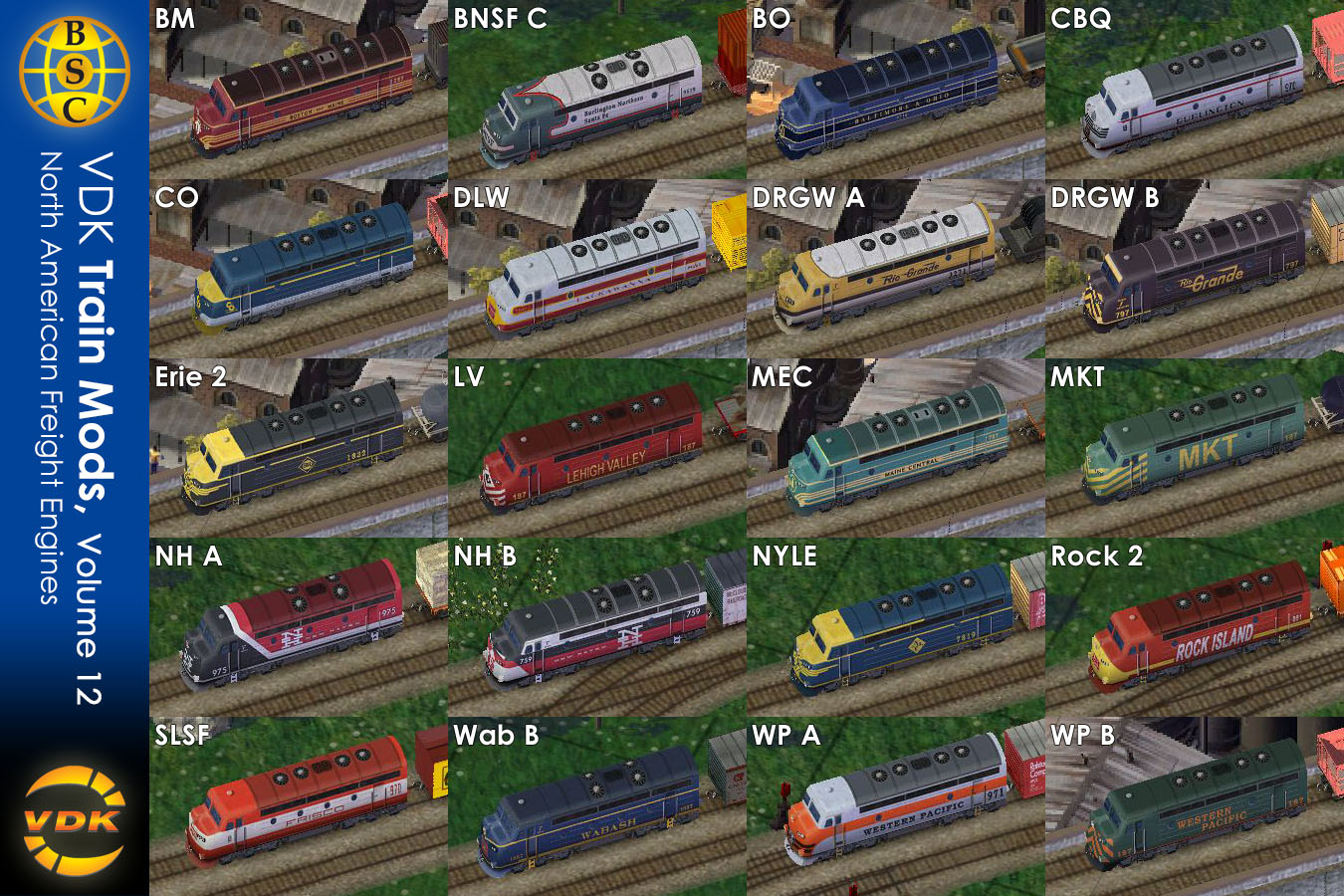Select the Erie 2 locomotive tile
Viewport: 1344px width, 896px height.
click(x=299, y=448)
